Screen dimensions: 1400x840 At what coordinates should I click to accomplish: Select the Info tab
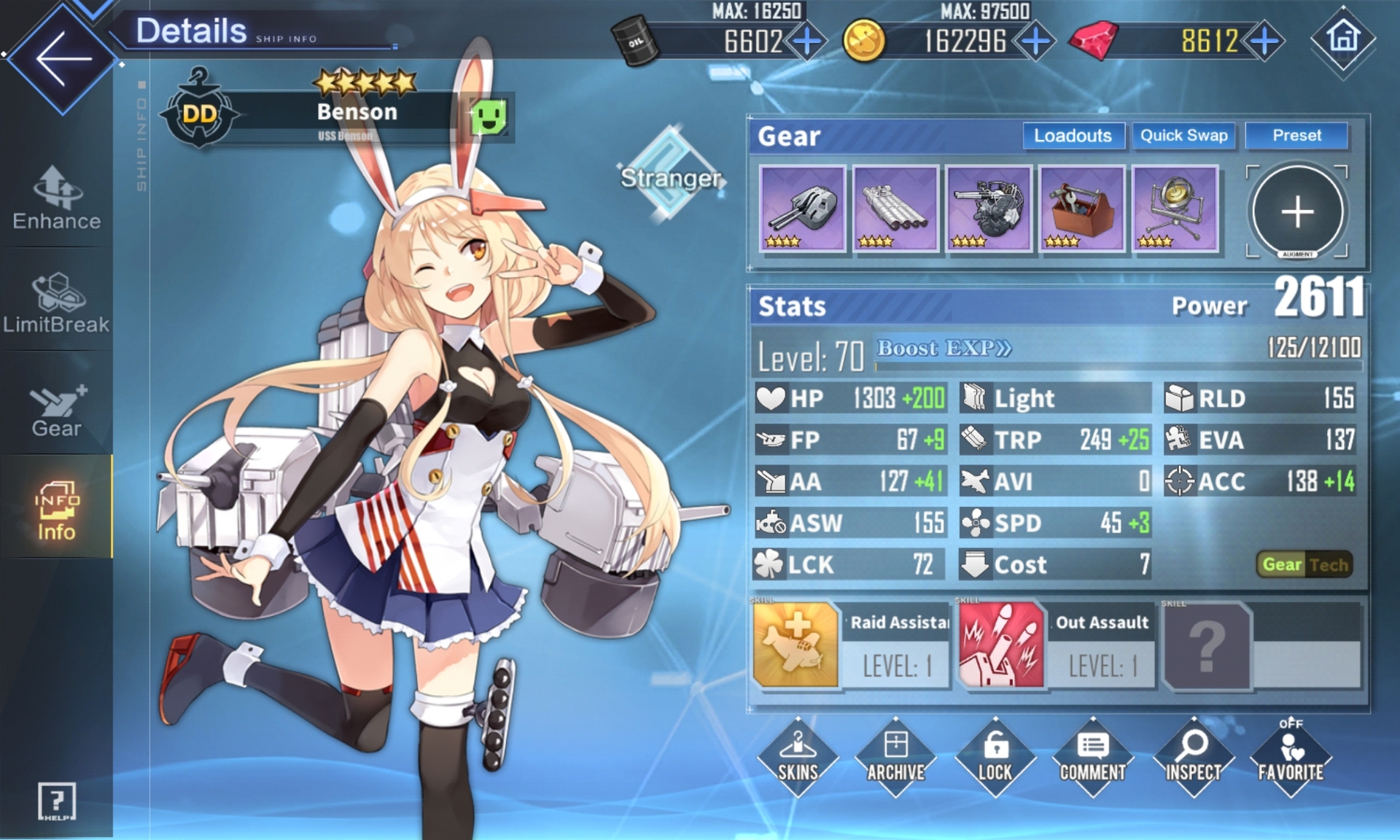57,510
